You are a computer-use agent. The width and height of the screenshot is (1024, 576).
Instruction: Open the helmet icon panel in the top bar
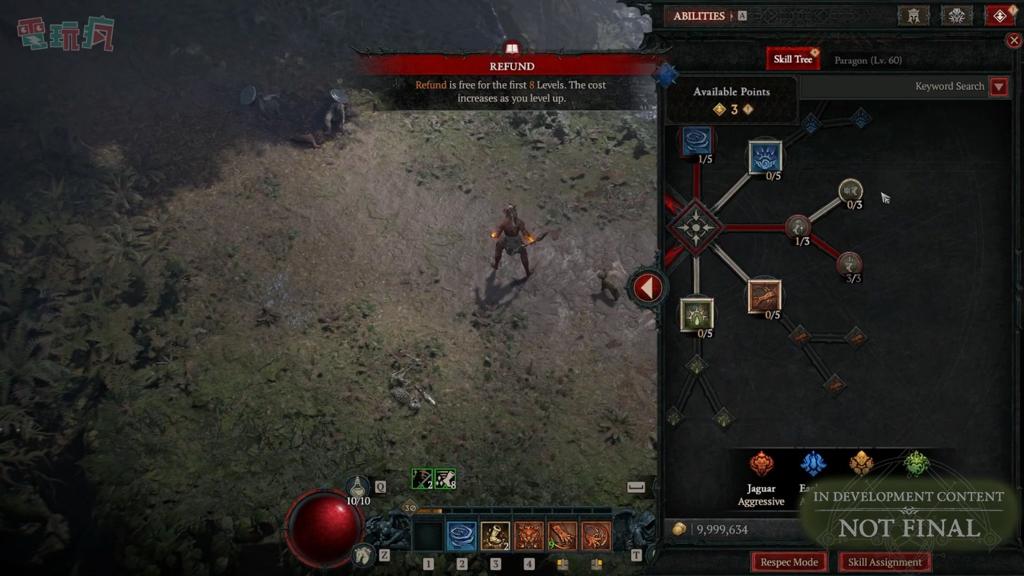[x=913, y=15]
